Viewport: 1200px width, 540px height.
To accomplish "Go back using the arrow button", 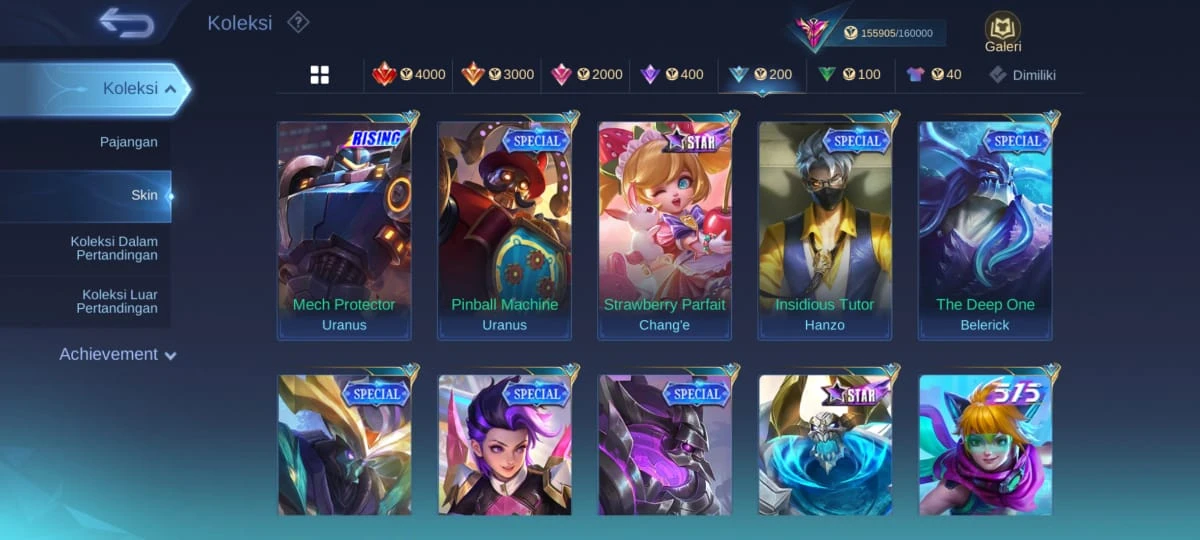I will 127,22.
